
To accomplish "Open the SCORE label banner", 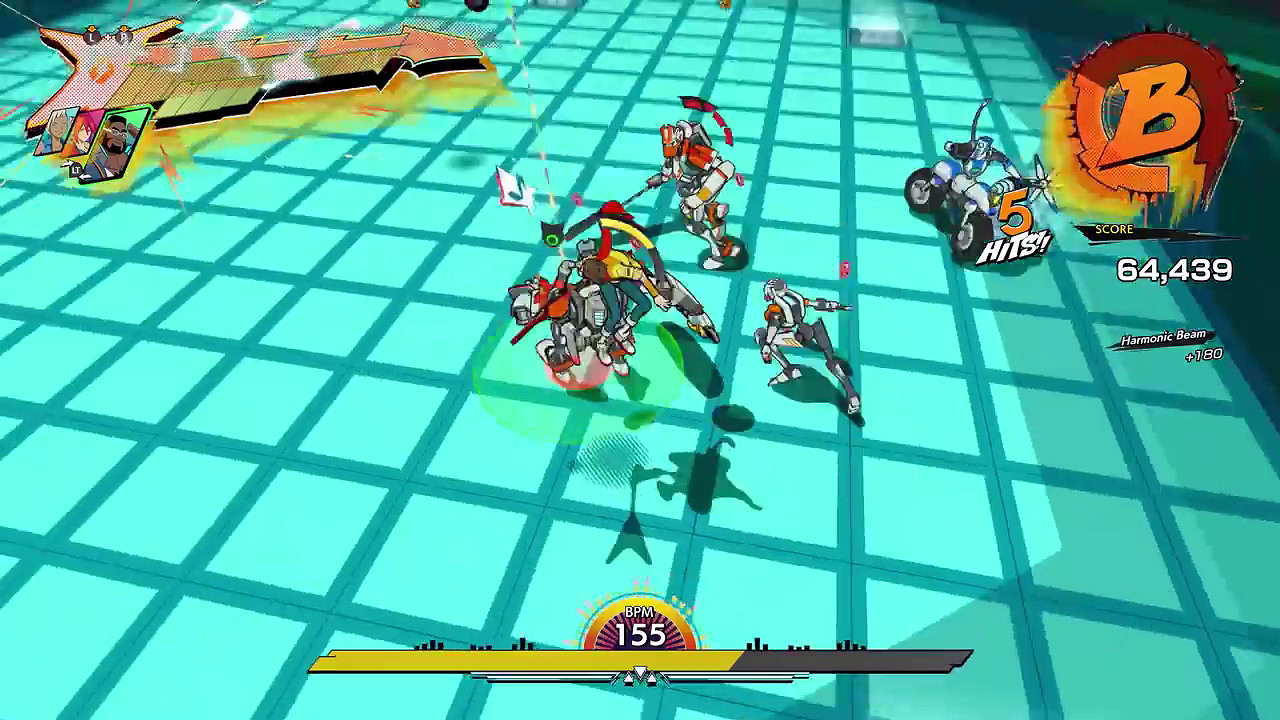I will tap(1116, 230).
